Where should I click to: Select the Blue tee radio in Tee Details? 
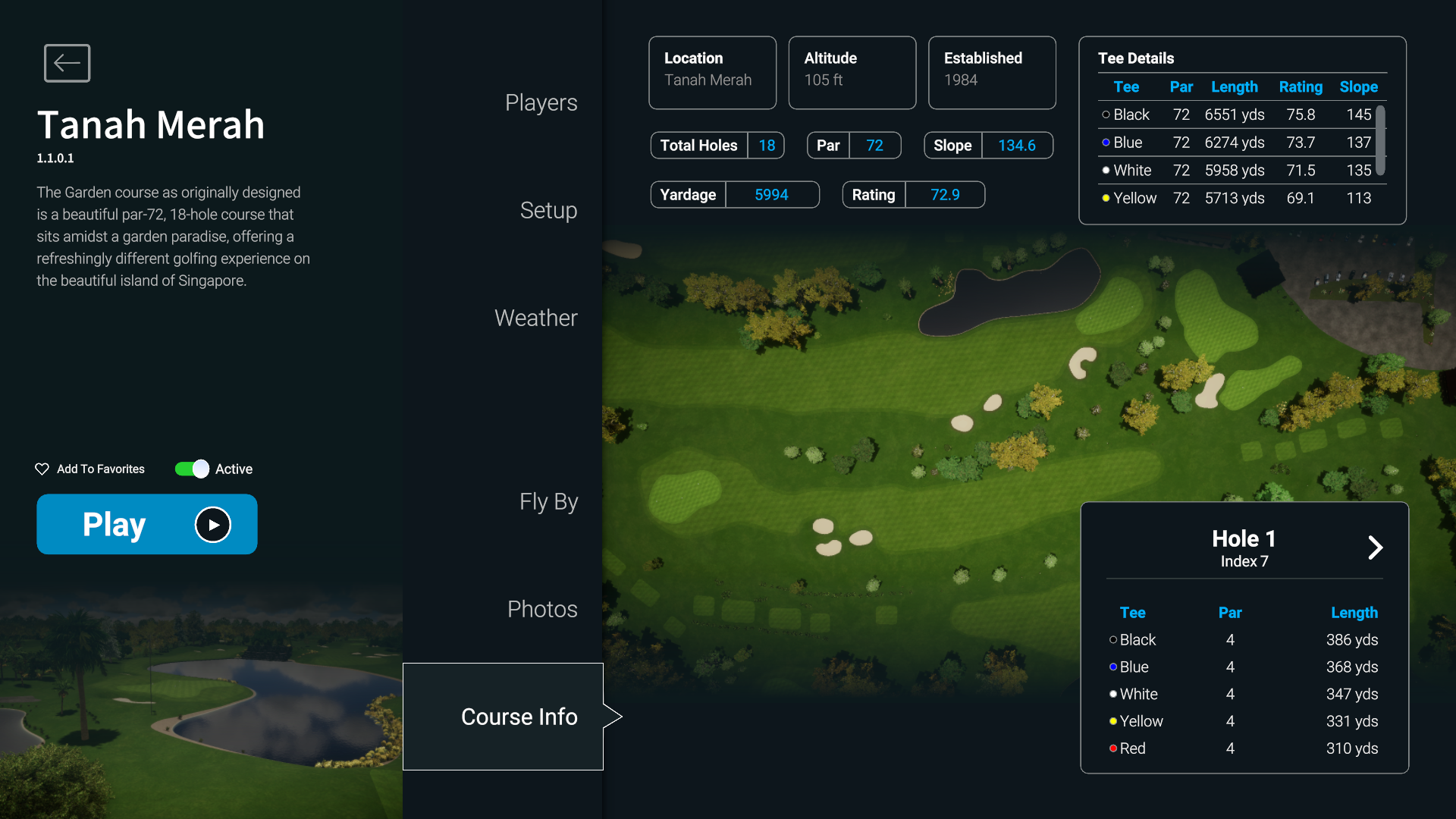tap(1106, 143)
